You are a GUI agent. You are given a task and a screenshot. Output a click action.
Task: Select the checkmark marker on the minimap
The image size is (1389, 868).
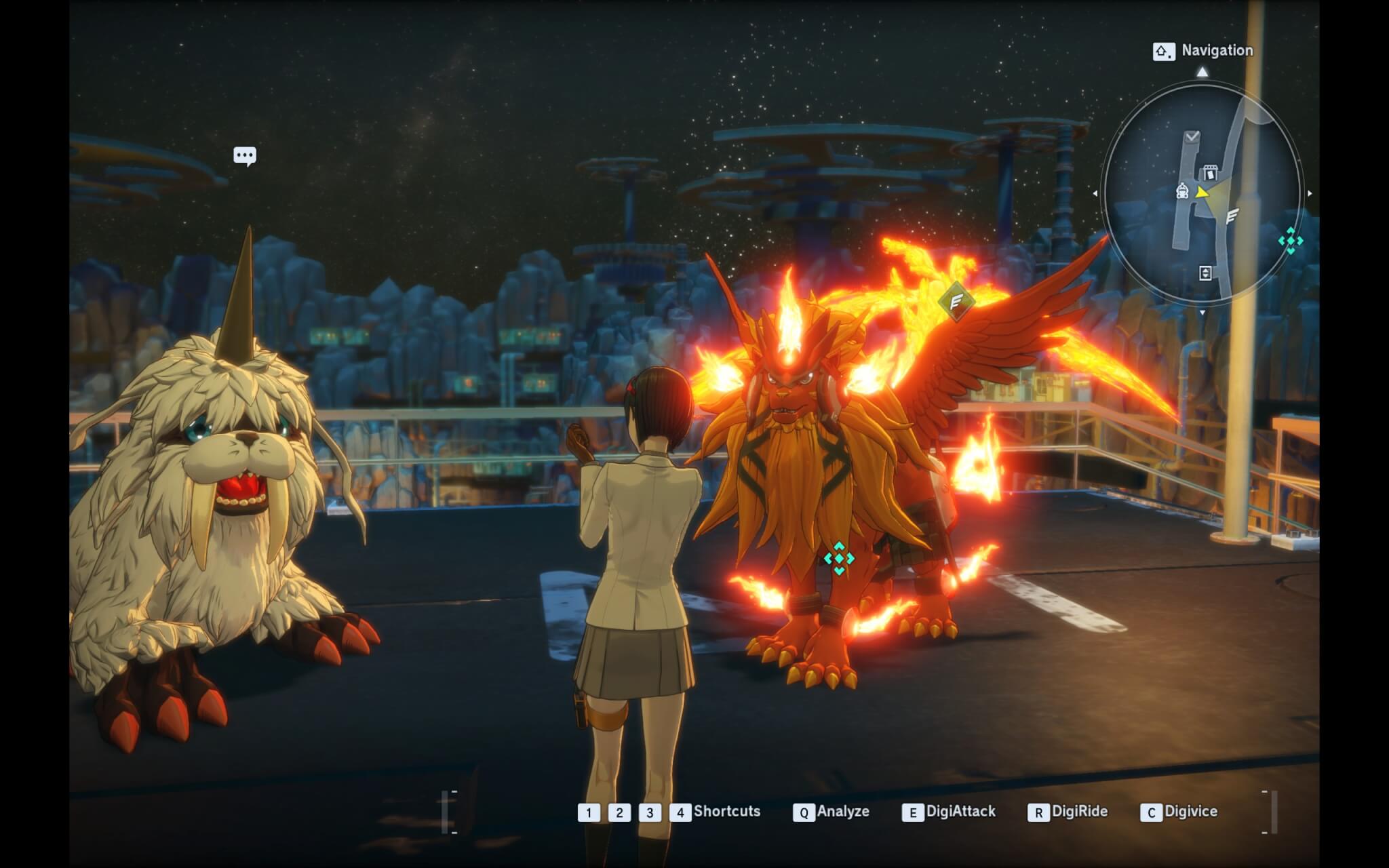(1192, 137)
